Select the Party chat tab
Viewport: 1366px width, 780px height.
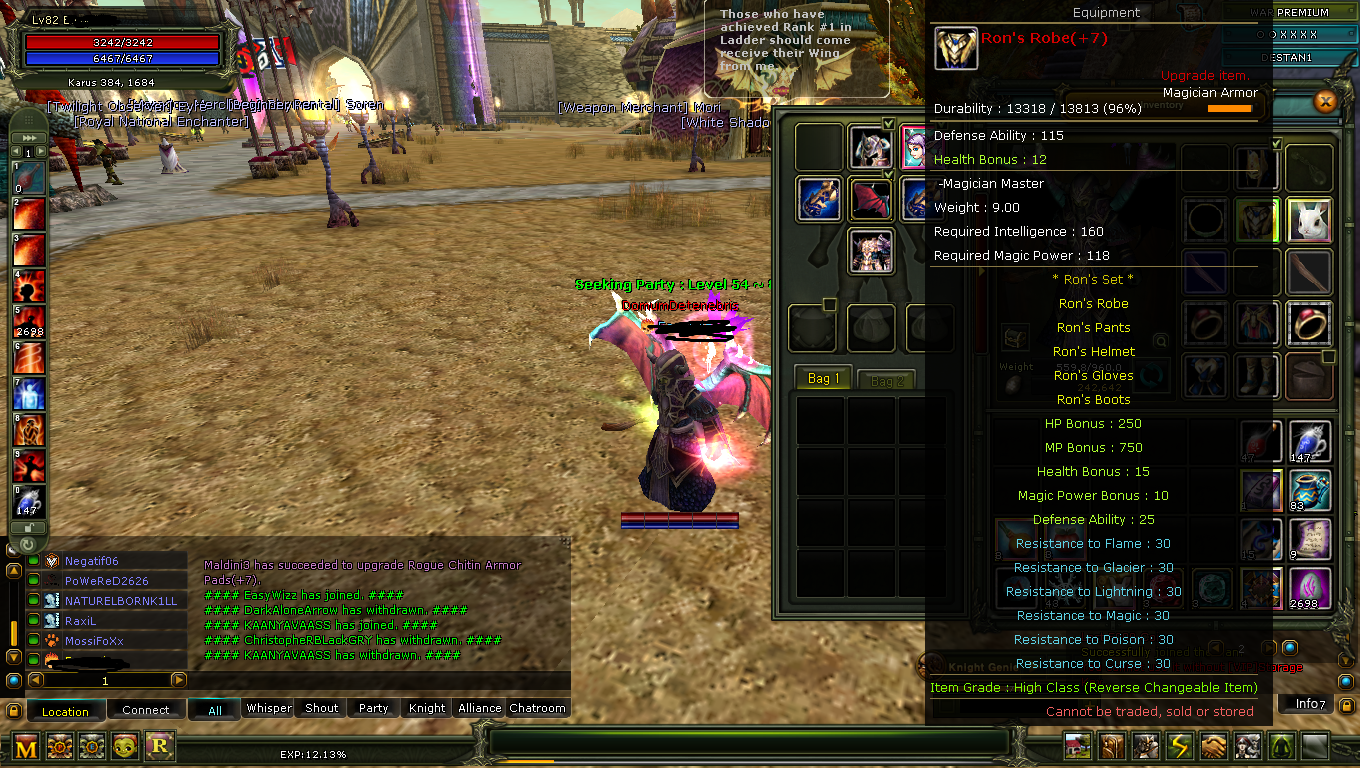click(372, 708)
